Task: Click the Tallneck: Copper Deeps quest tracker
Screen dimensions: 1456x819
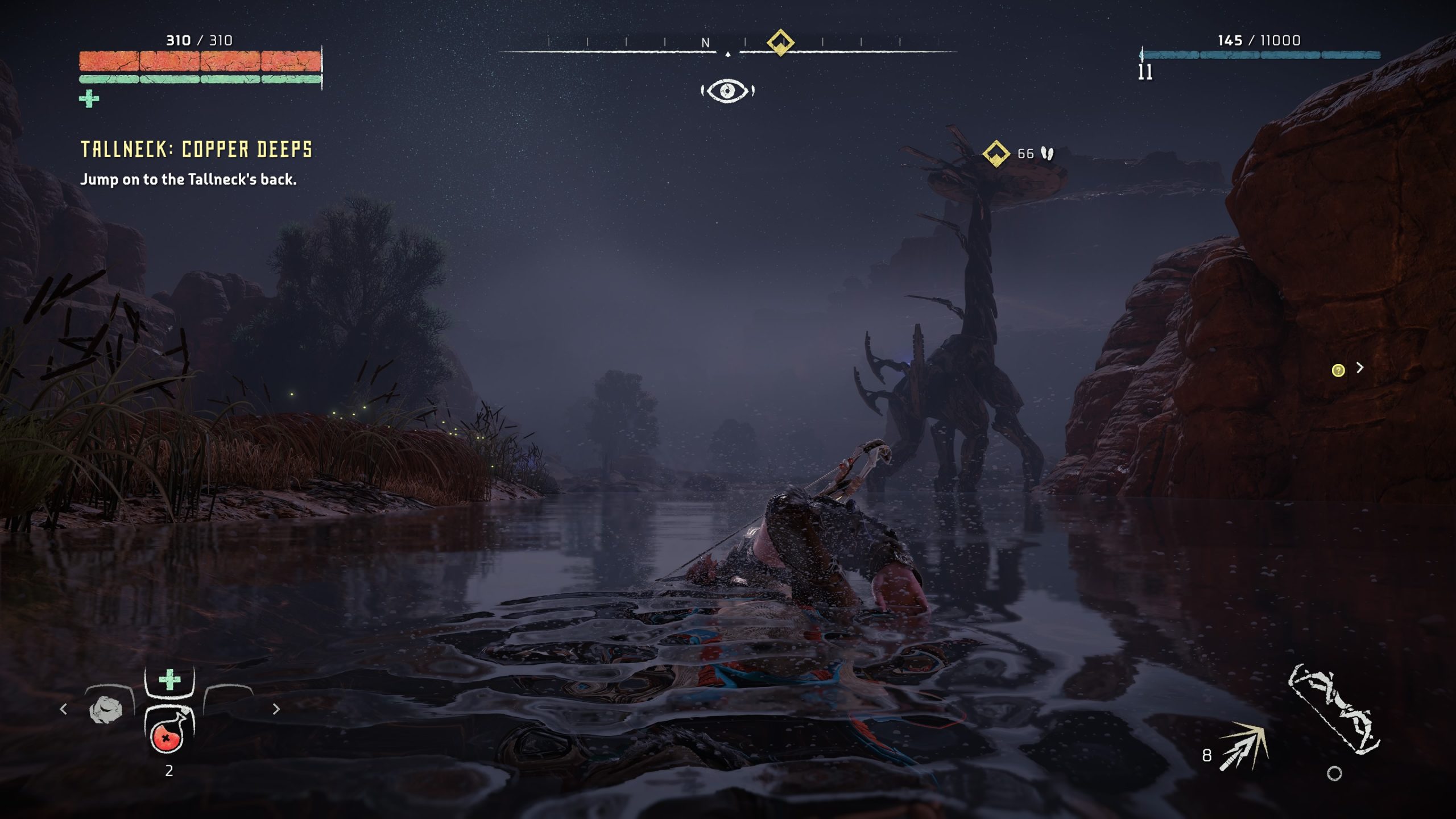Action: coord(196,149)
